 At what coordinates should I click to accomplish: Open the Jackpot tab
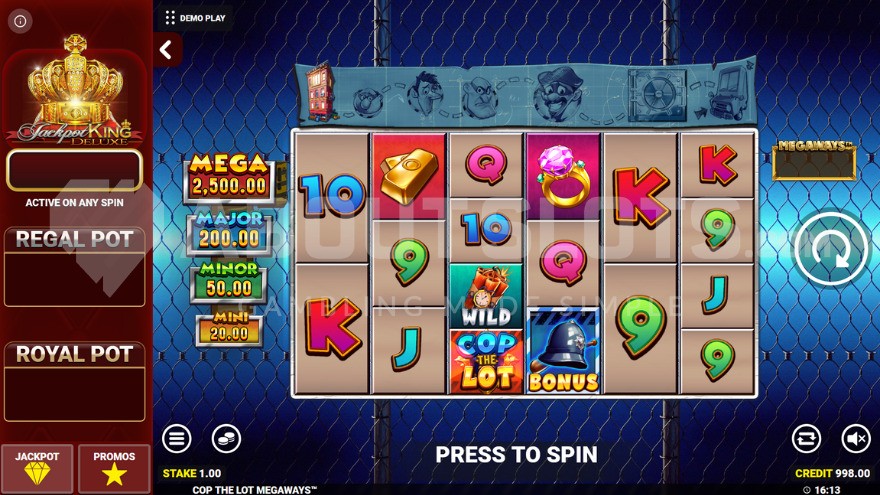(x=37, y=468)
